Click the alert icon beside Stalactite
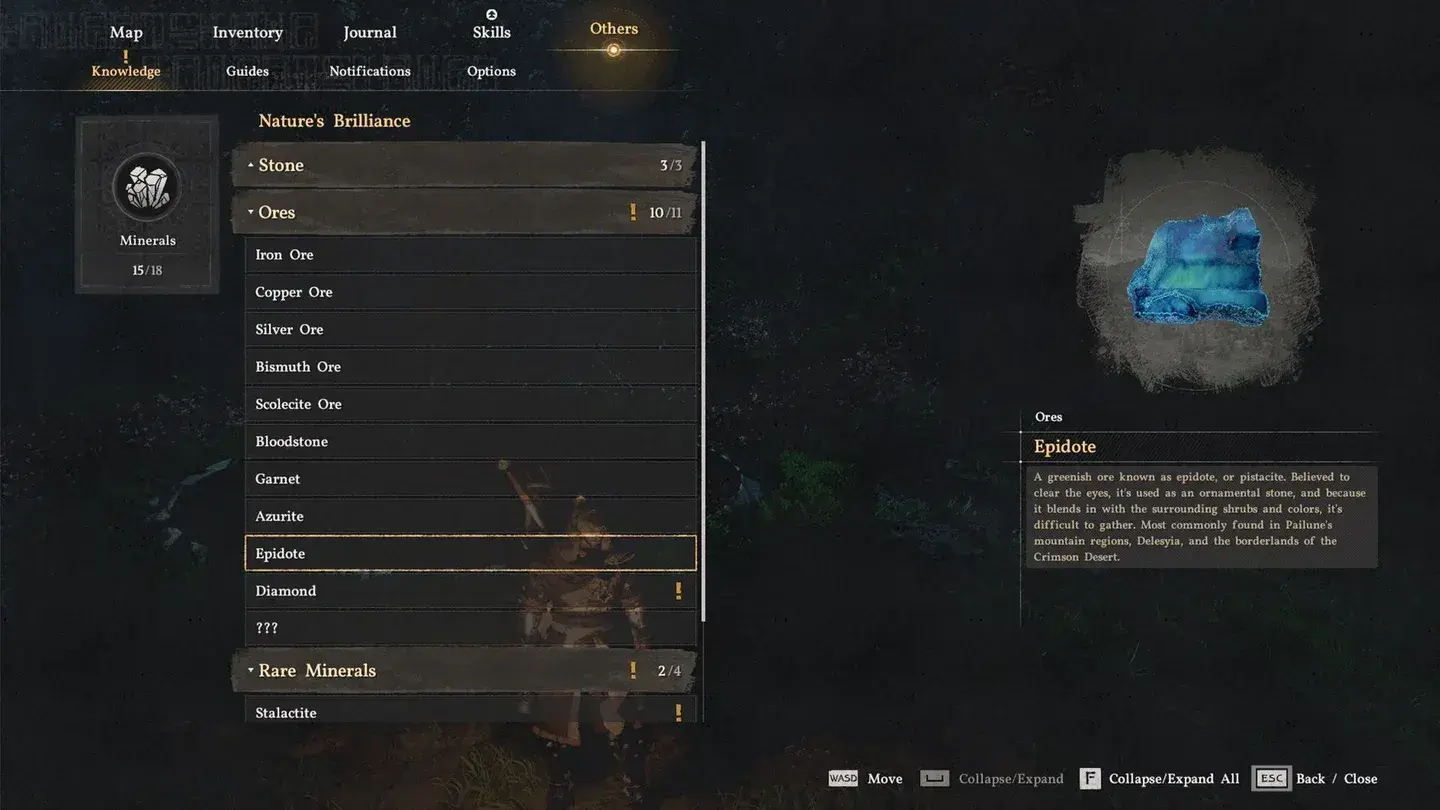The height and width of the screenshot is (810, 1440). click(x=679, y=712)
